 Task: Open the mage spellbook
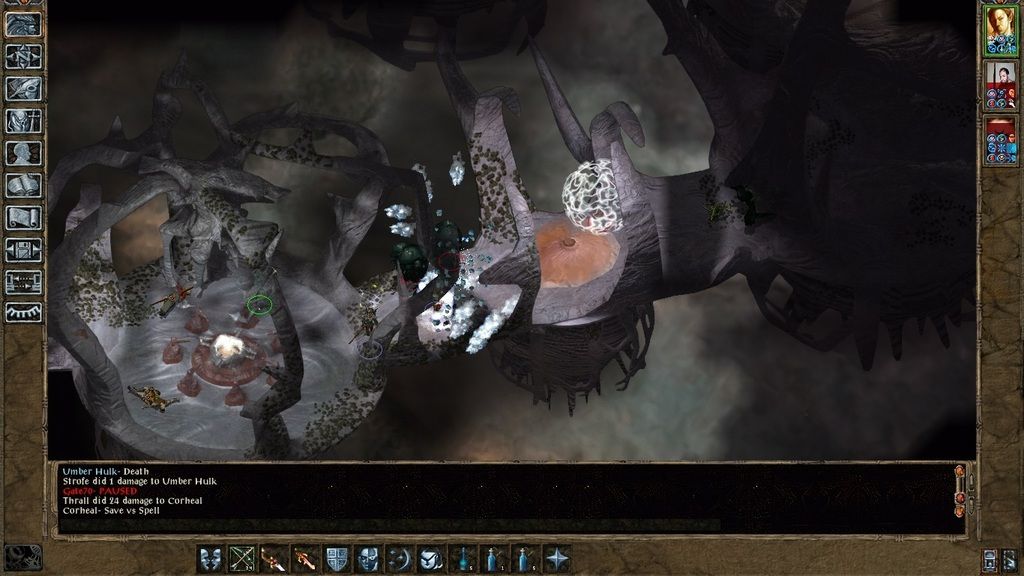(x=23, y=185)
